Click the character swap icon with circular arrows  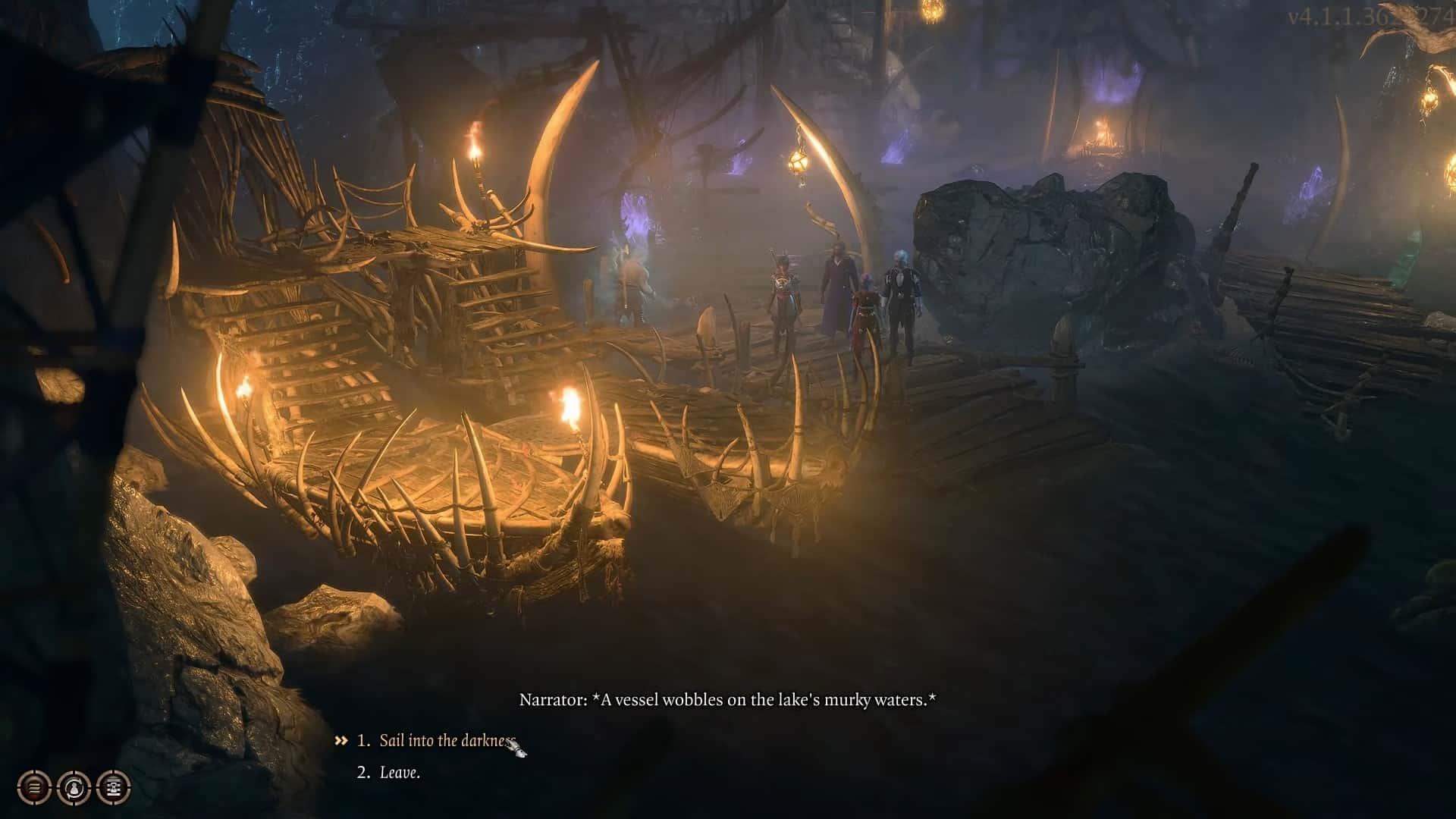74,788
